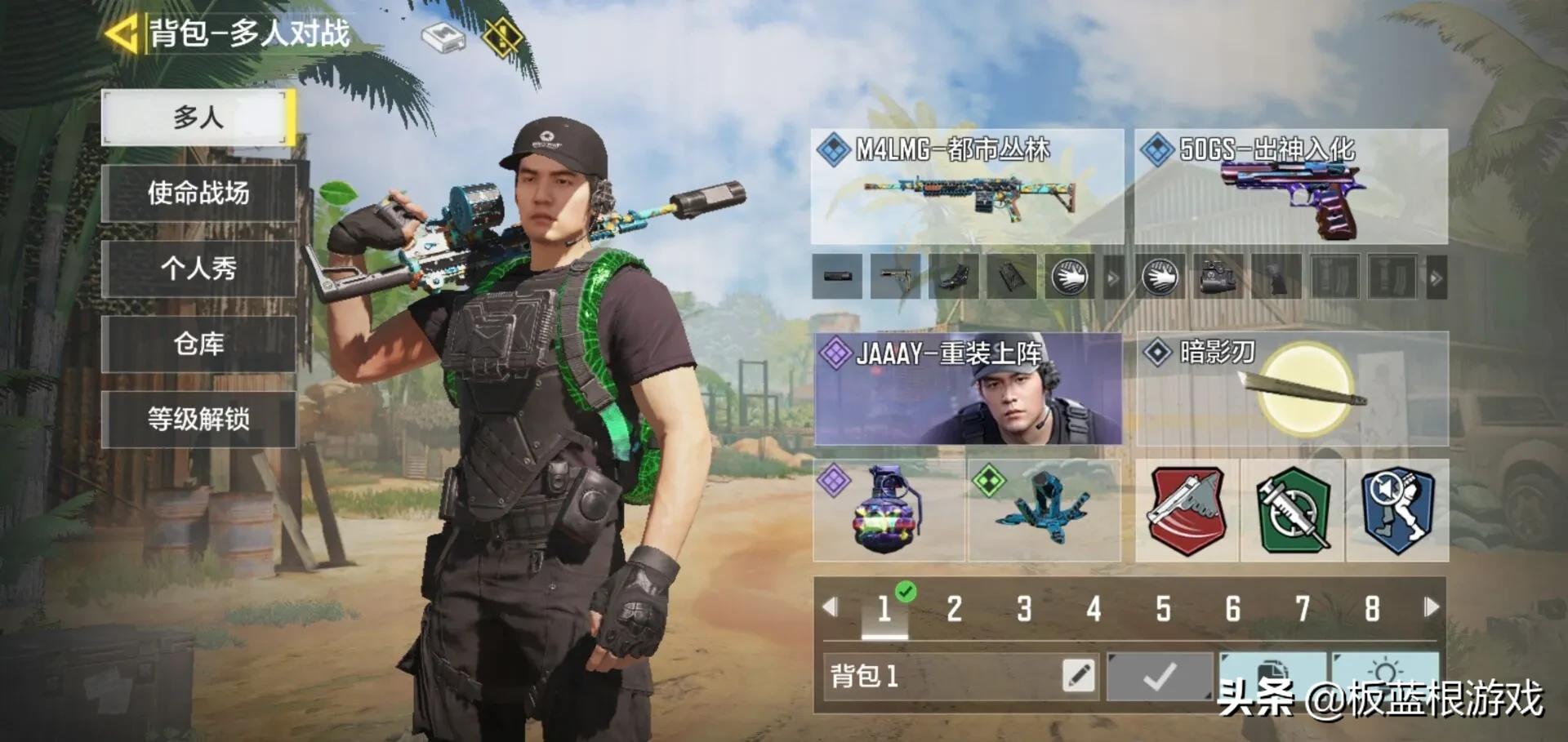Select the 个人秀 tab
Image resolution: width=1568 pixels, height=742 pixels.
tap(198, 268)
